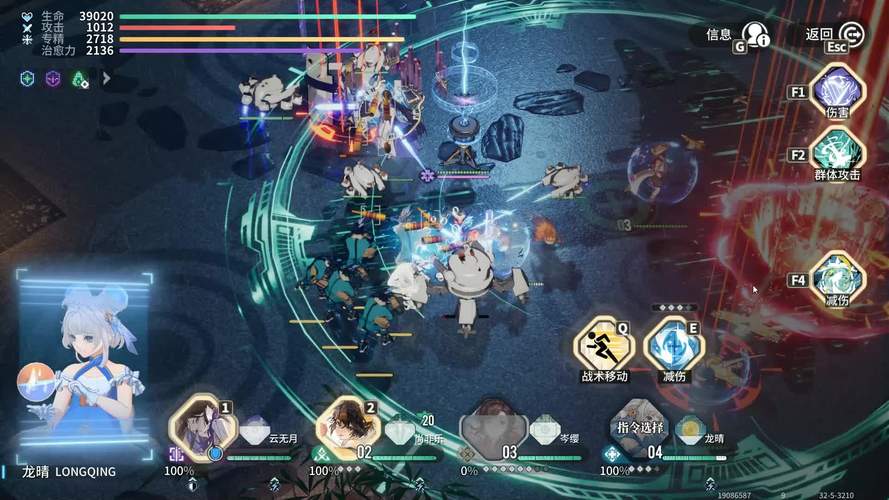Select the 指令选择 command slot
The image size is (889, 500).
(640, 427)
